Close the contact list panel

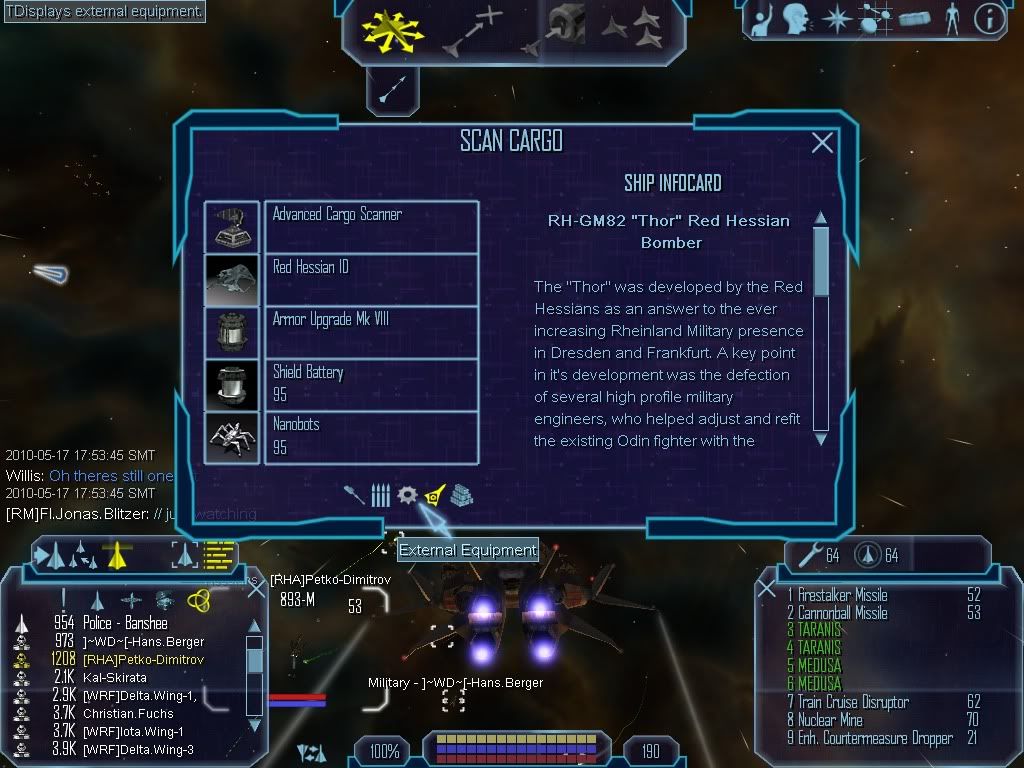pyautogui.click(x=256, y=589)
